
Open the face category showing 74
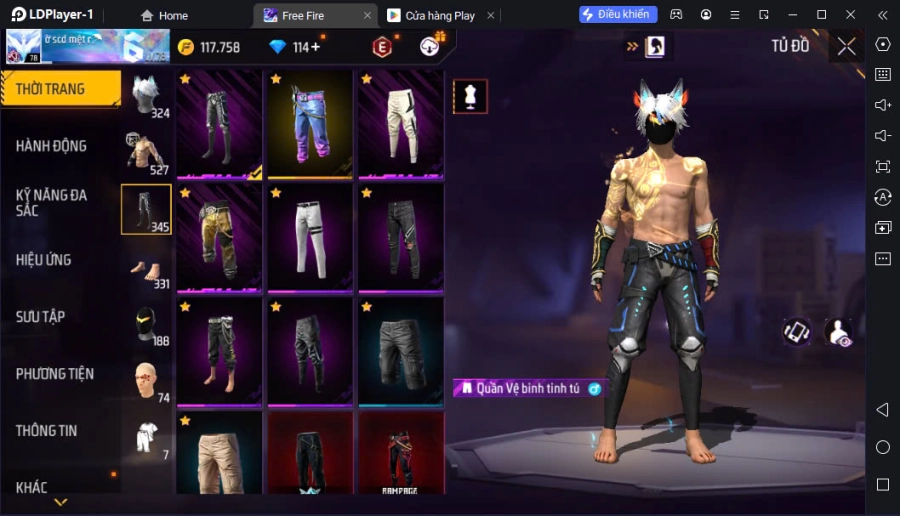click(147, 382)
